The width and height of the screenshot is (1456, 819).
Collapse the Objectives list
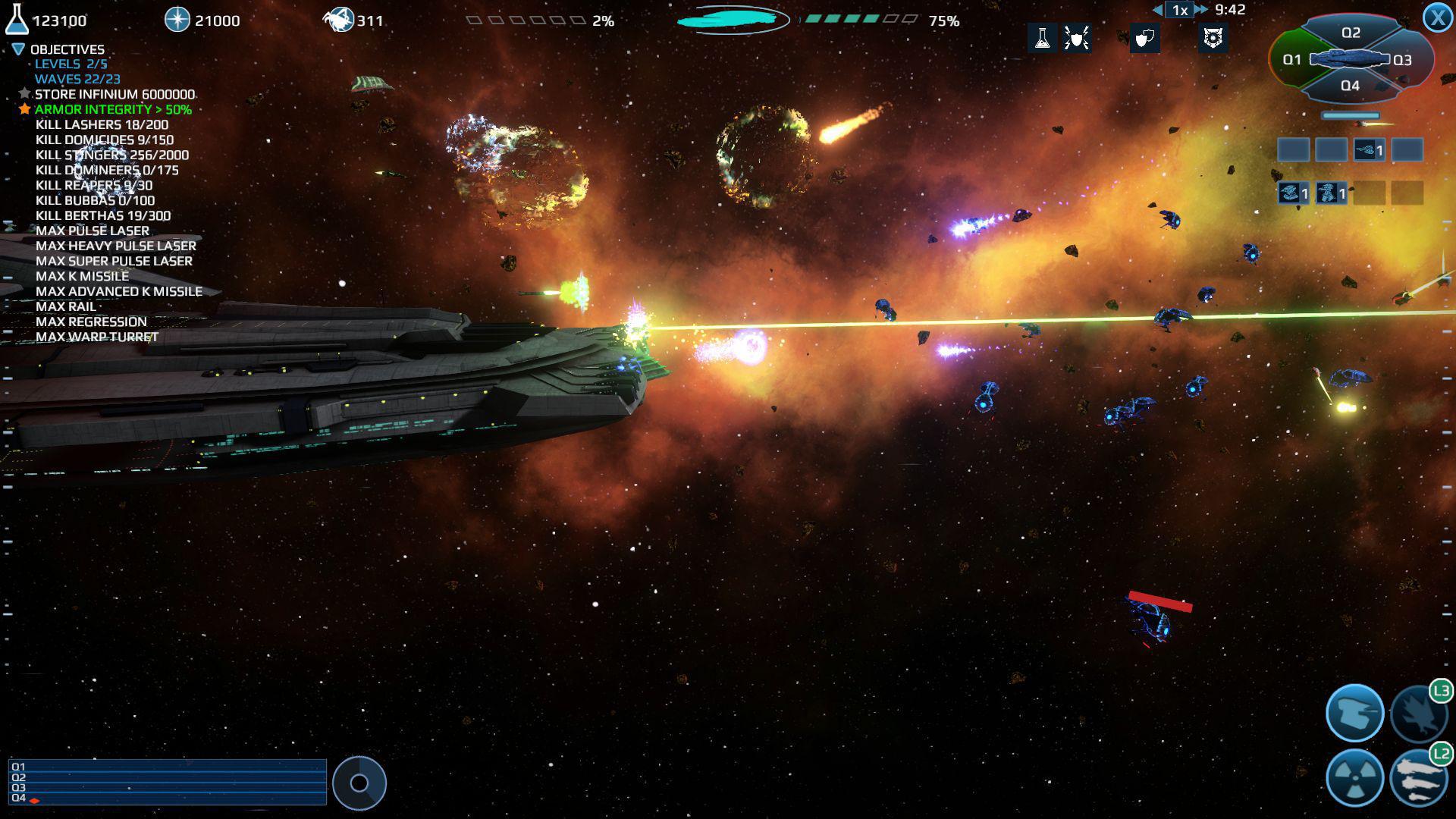(18, 49)
